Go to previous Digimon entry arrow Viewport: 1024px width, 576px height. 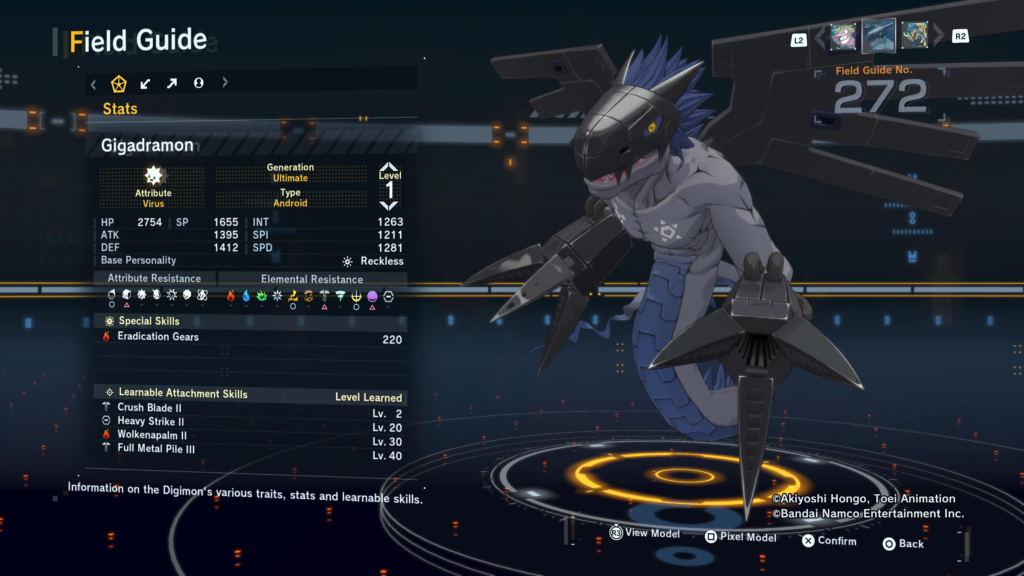(x=820, y=37)
